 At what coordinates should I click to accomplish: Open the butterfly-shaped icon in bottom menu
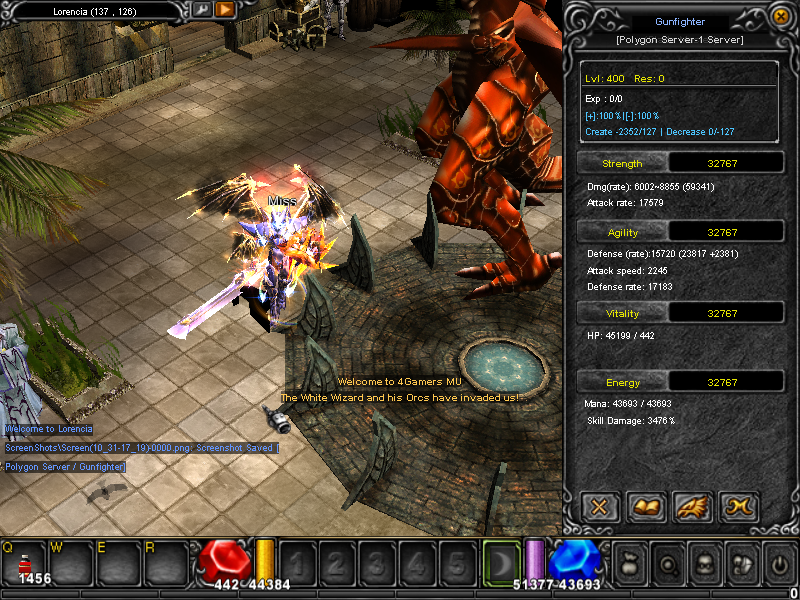(x=741, y=563)
